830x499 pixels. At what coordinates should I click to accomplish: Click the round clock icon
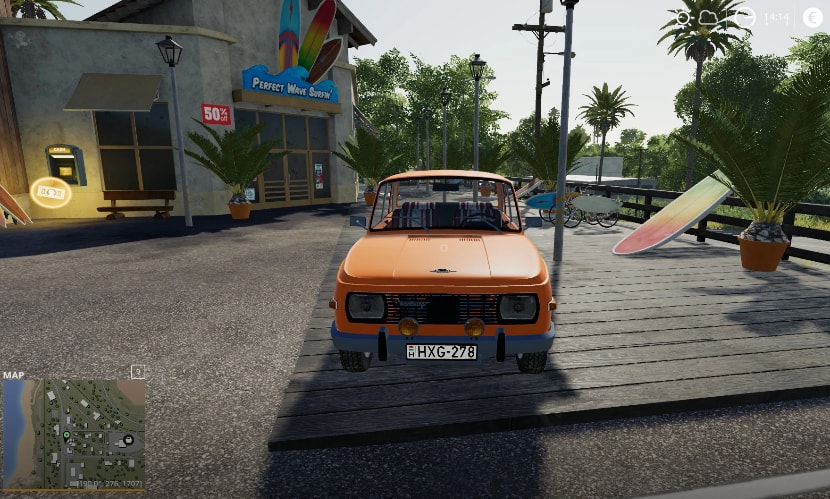click(x=745, y=18)
